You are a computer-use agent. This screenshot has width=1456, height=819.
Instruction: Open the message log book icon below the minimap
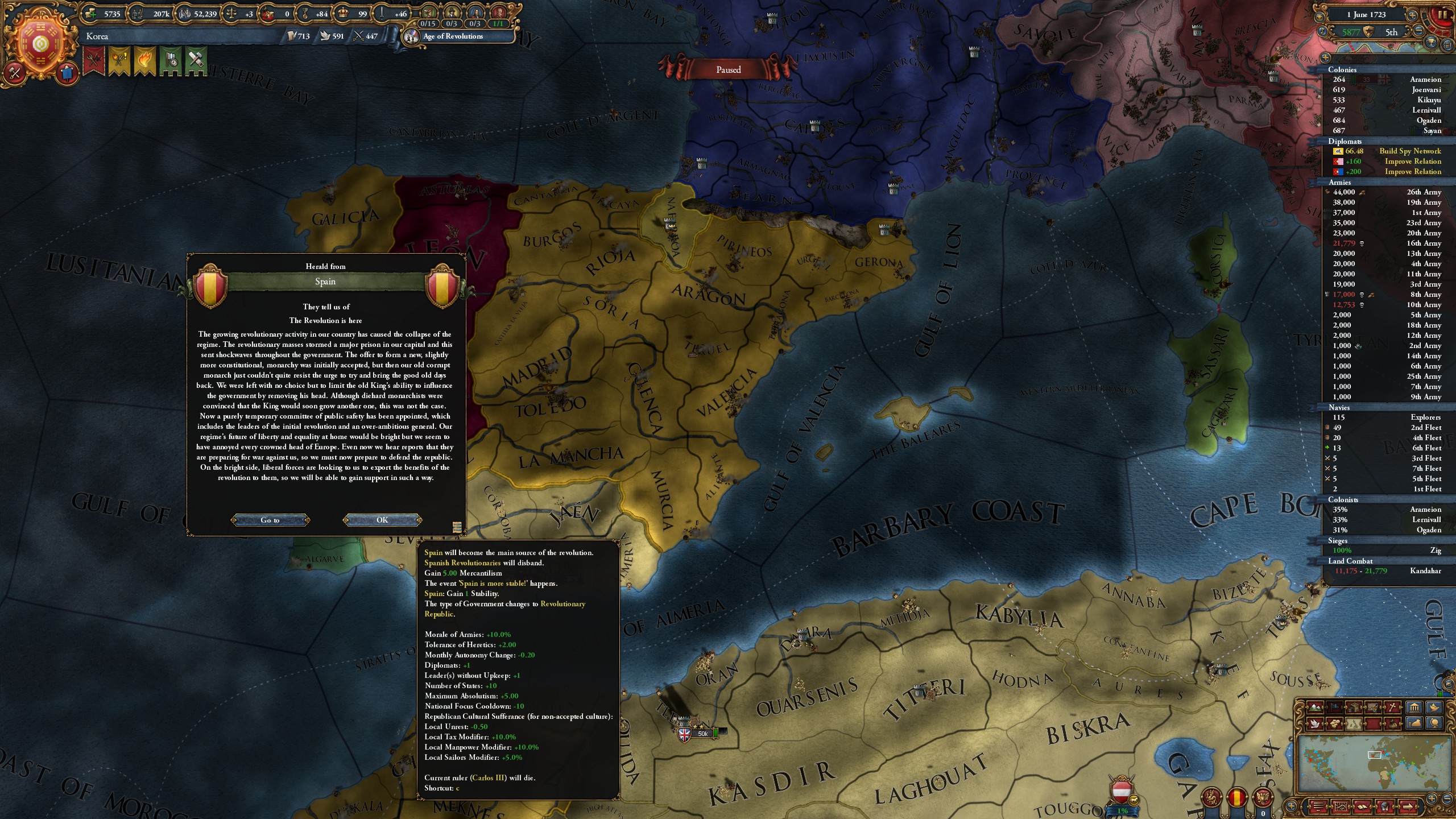pos(1362,806)
